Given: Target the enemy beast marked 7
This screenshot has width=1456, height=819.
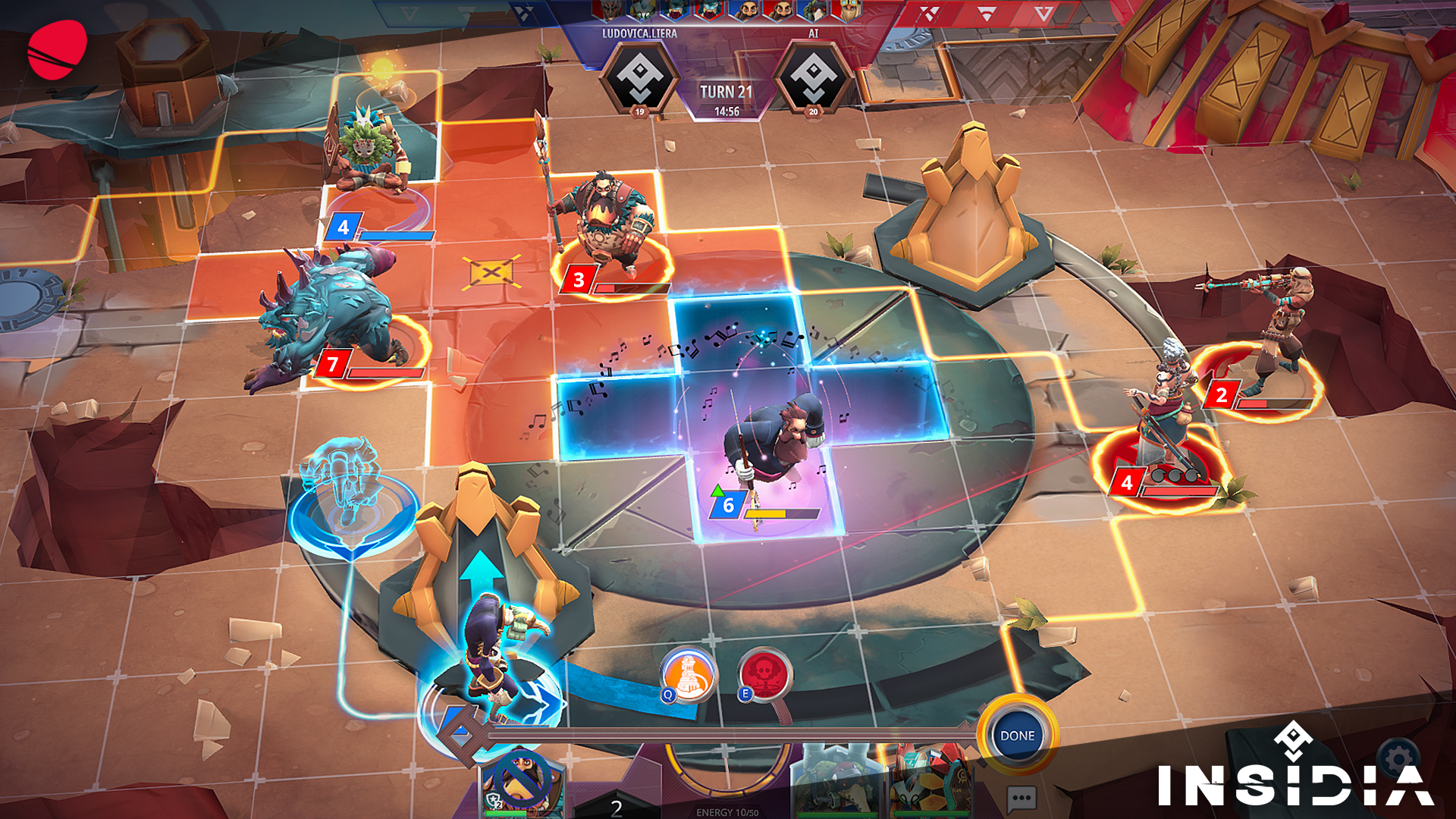Looking at the screenshot, I should click(326, 318).
